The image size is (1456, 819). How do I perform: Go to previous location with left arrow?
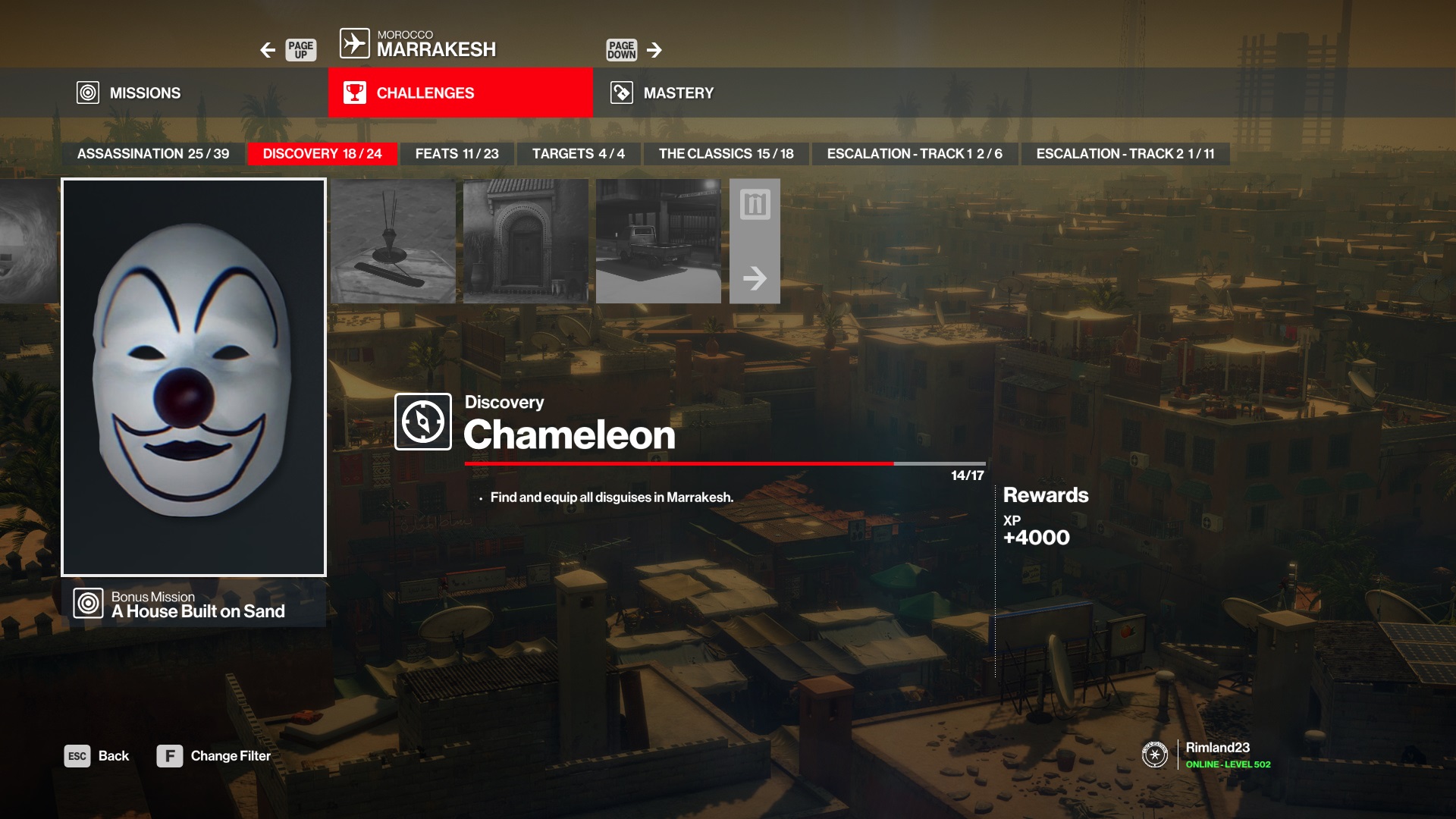[x=268, y=50]
